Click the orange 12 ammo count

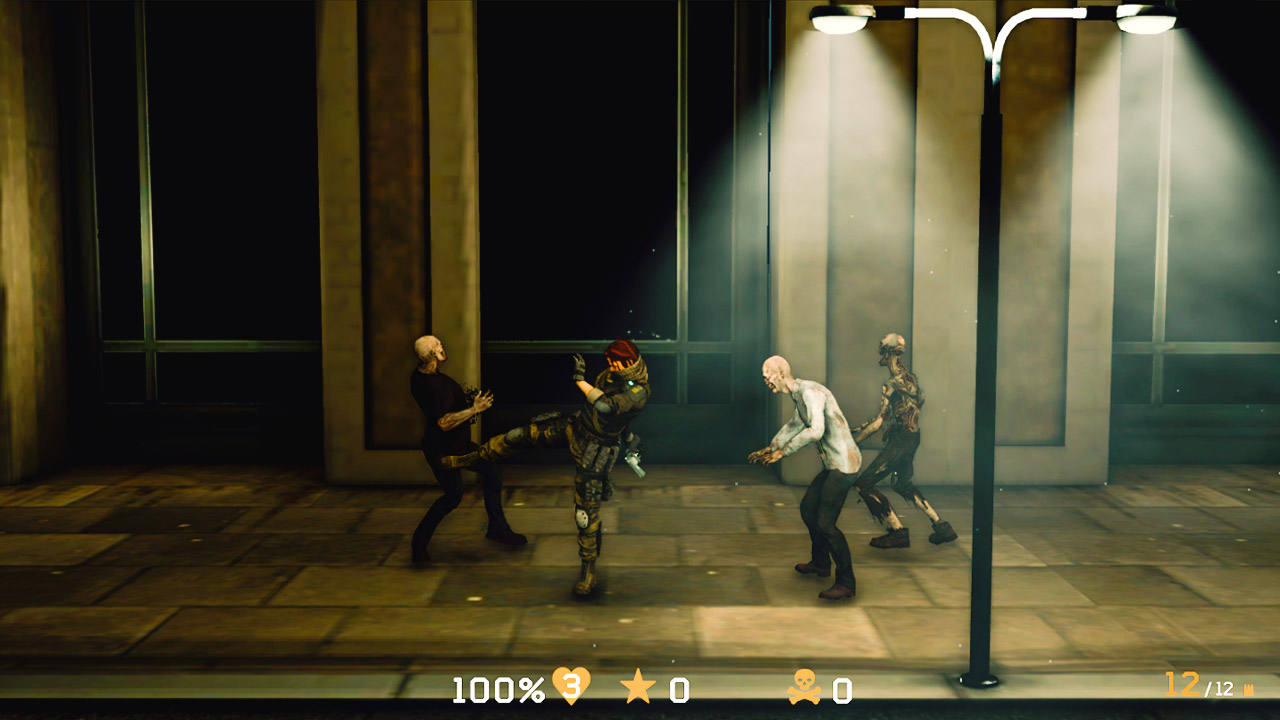coord(1181,684)
